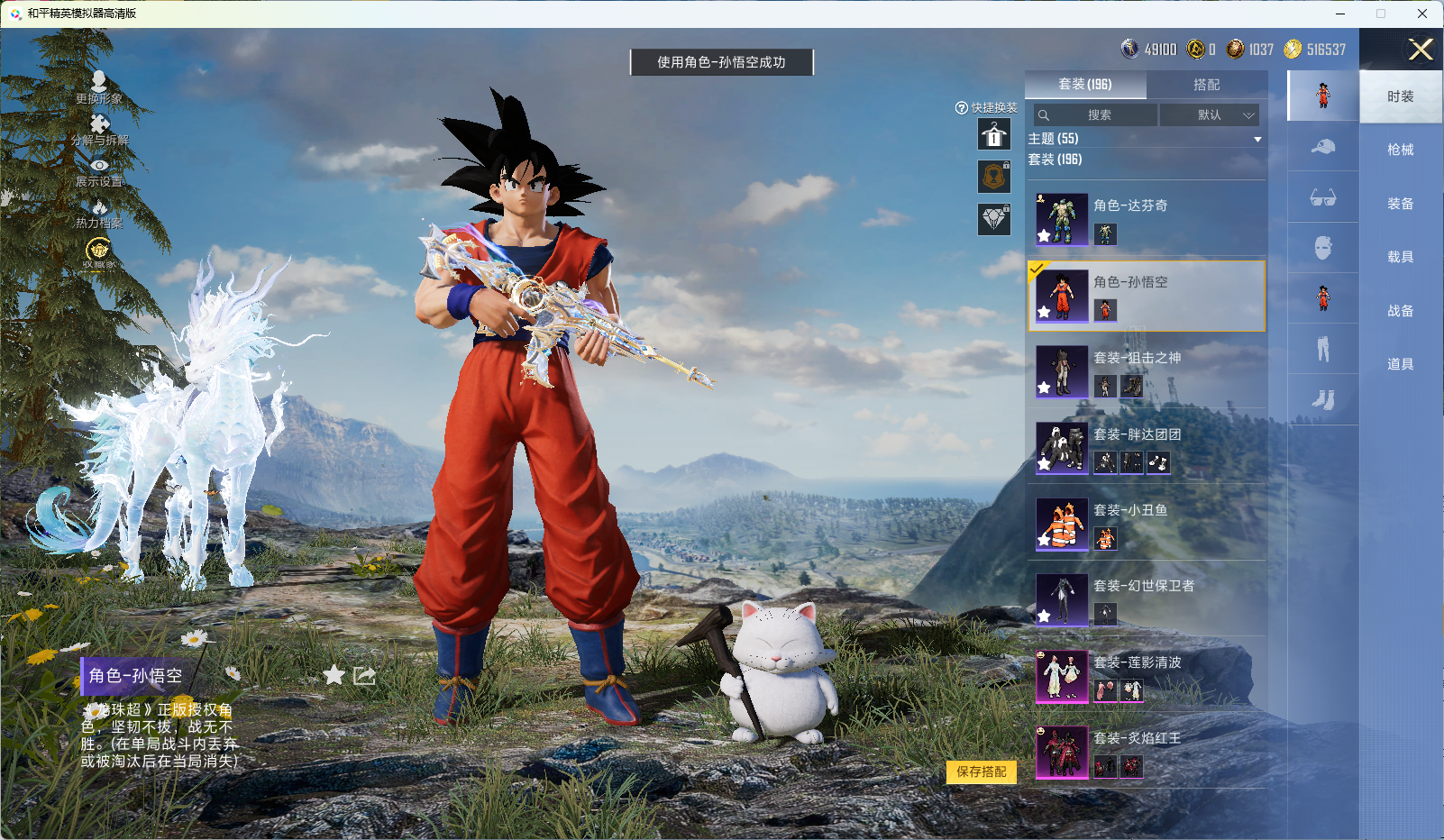The height and width of the screenshot is (840, 1444).
Task: Select the glasses accessory slot icon
Action: (1322, 197)
